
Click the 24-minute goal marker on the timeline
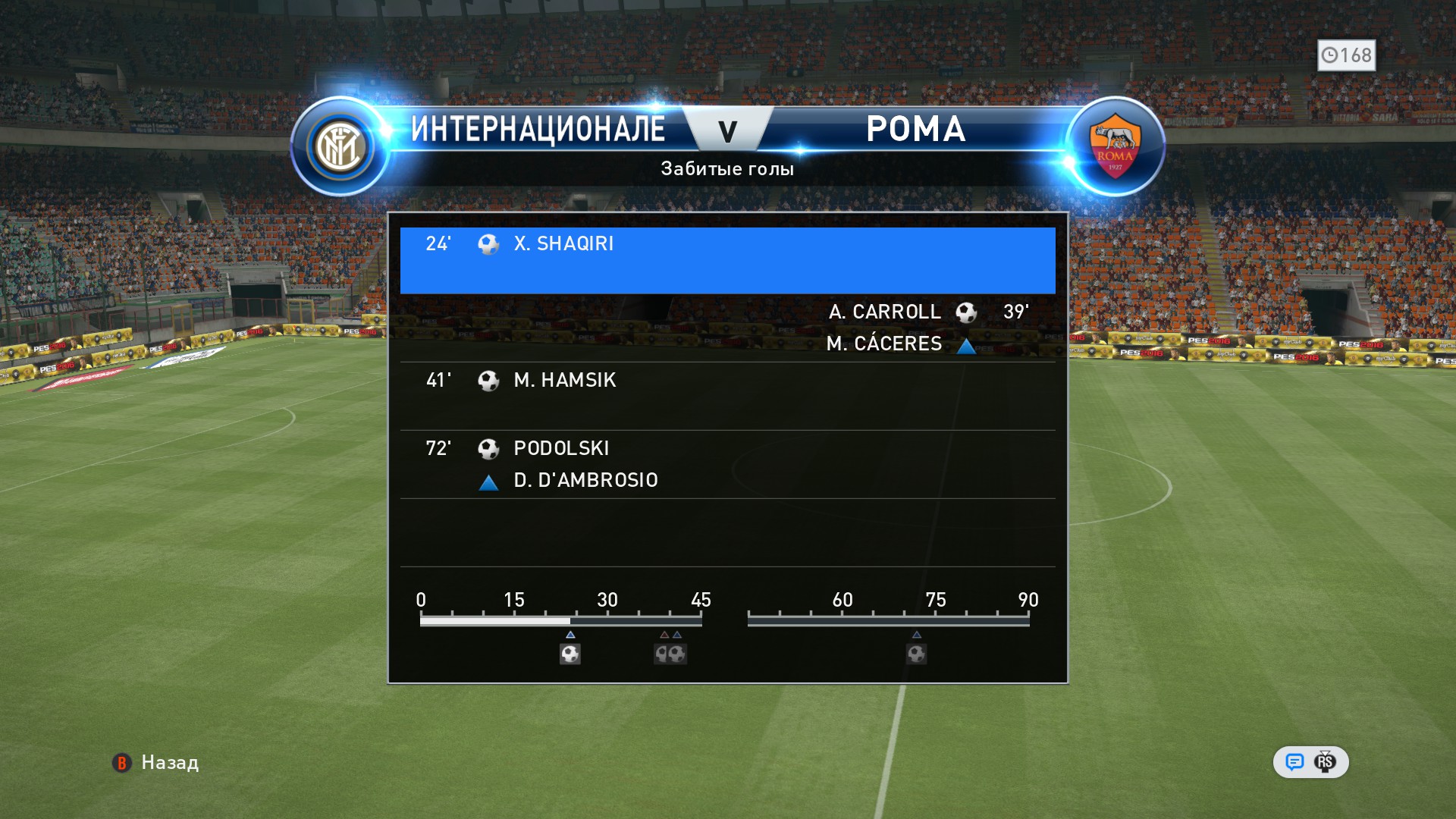[x=570, y=654]
